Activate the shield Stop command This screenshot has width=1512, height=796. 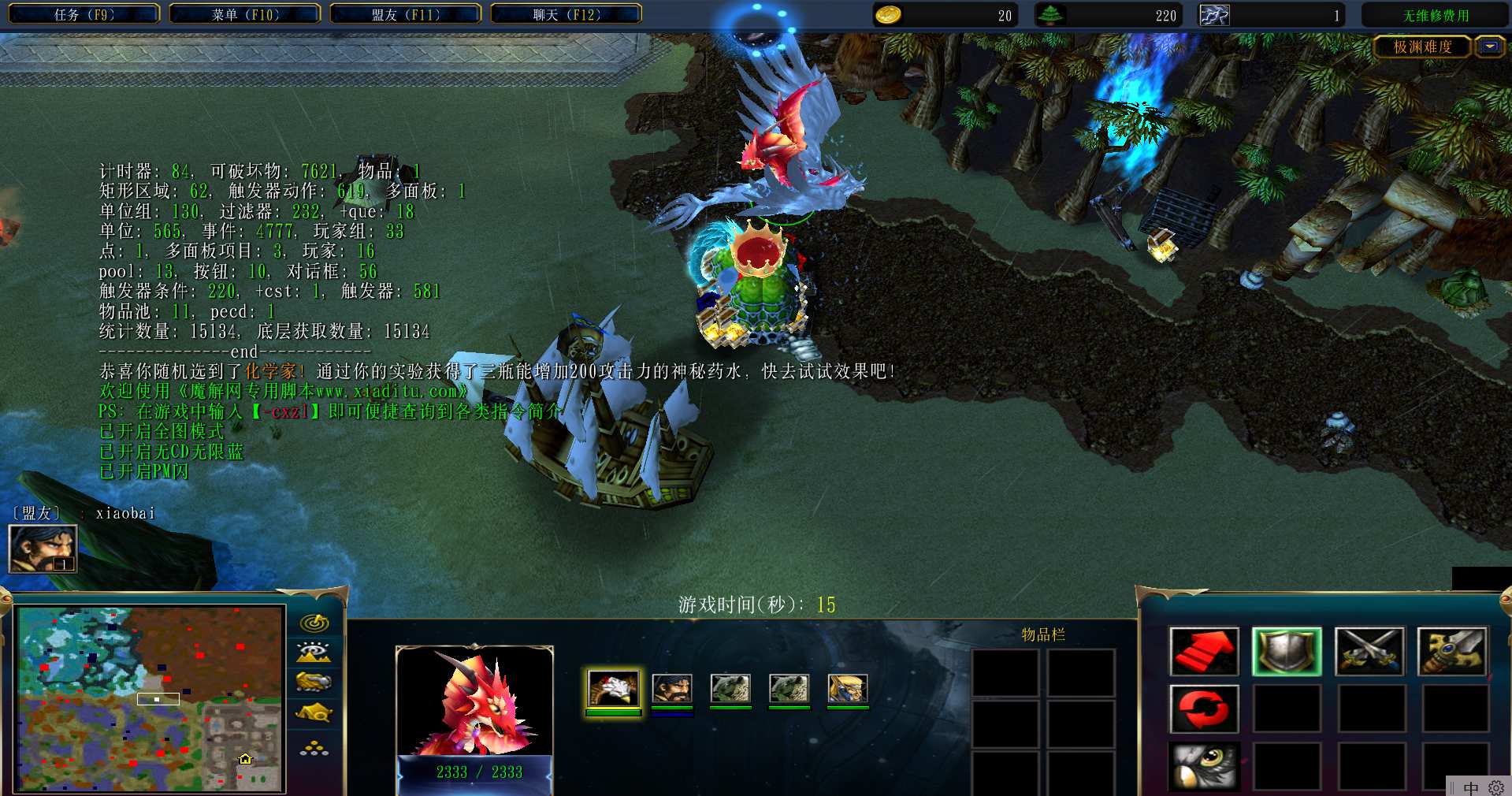(x=1287, y=652)
